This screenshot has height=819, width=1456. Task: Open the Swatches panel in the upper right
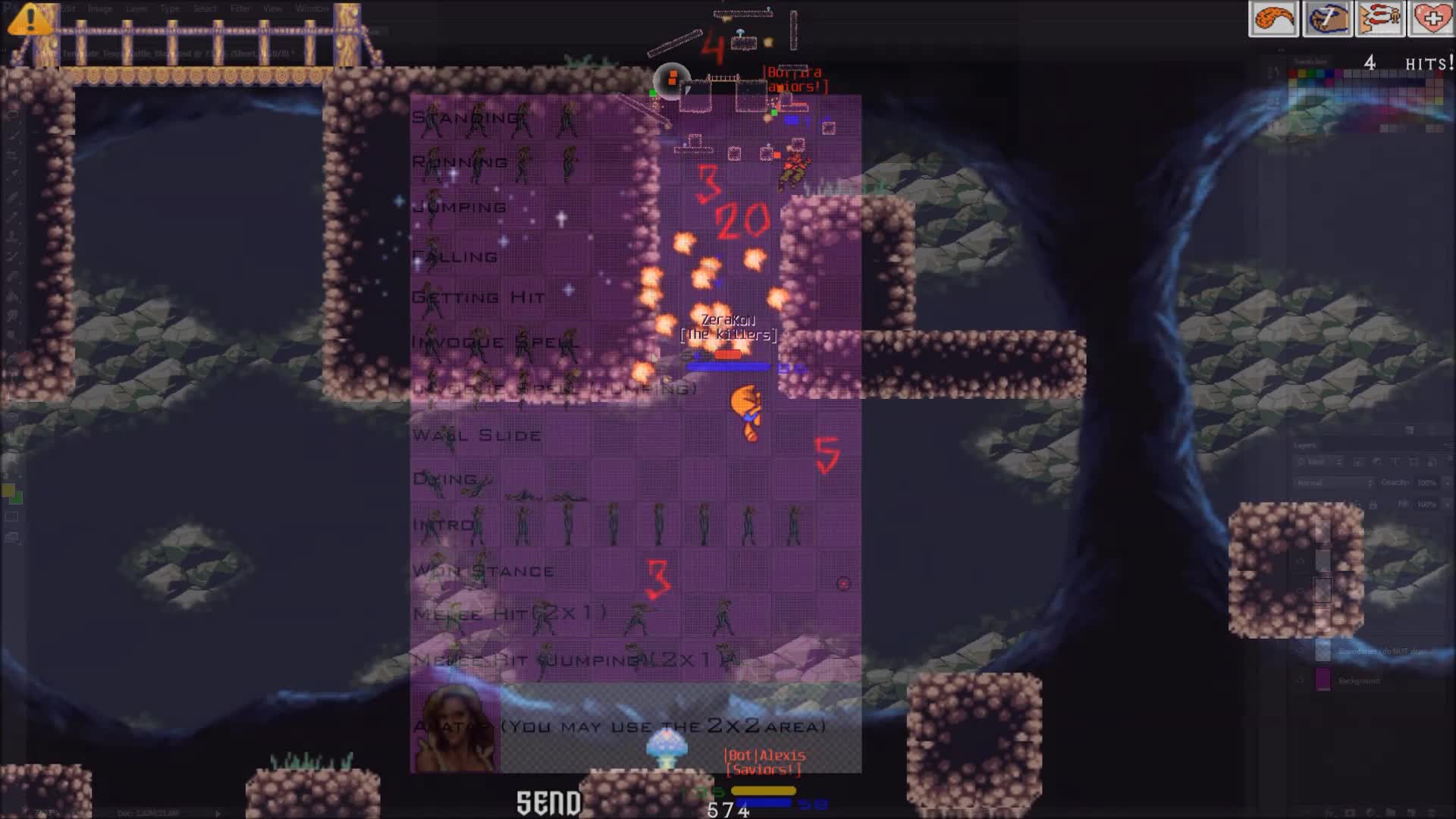(x=1310, y=61)
